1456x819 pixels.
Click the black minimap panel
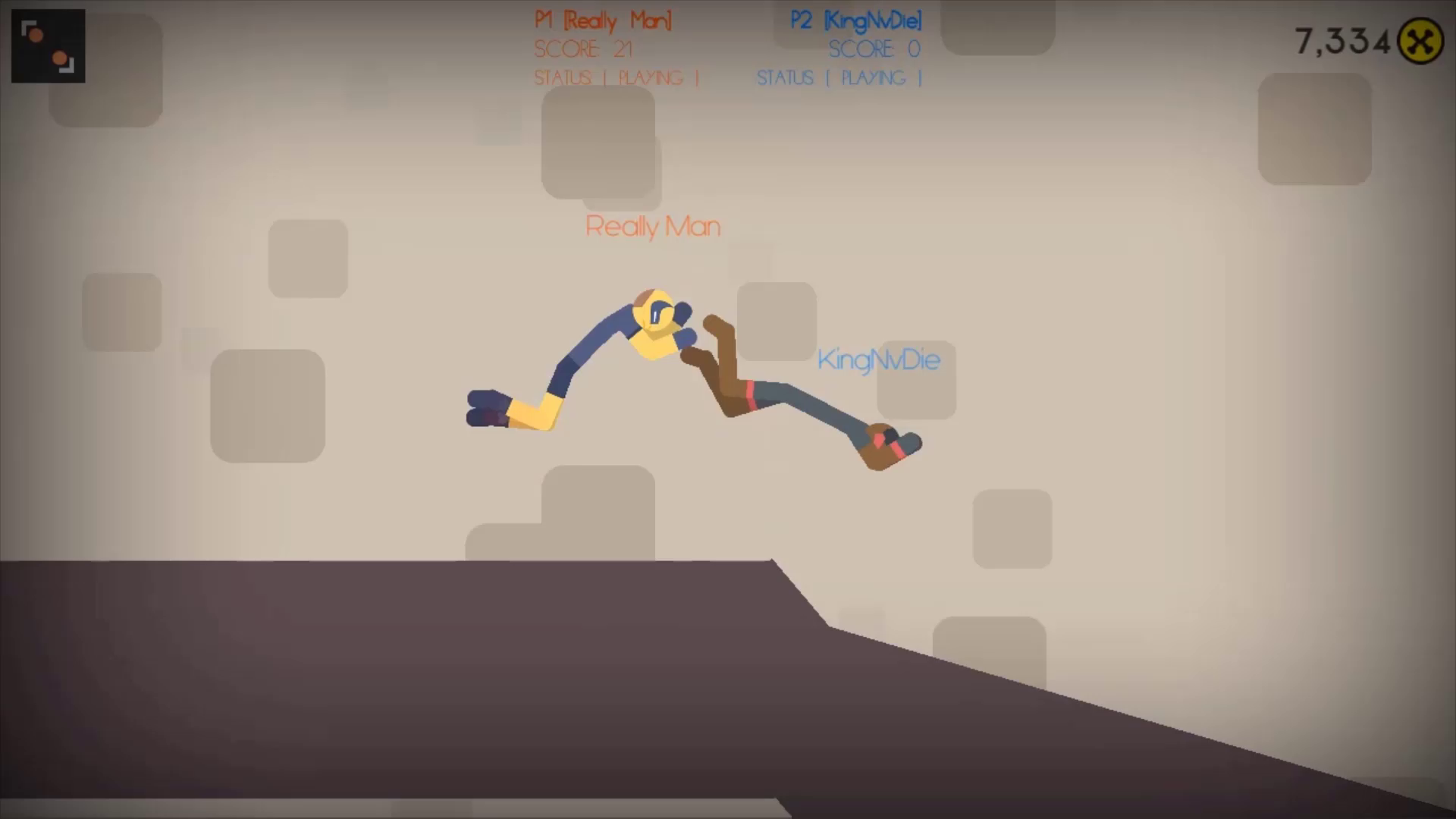(x=48, y=44)
